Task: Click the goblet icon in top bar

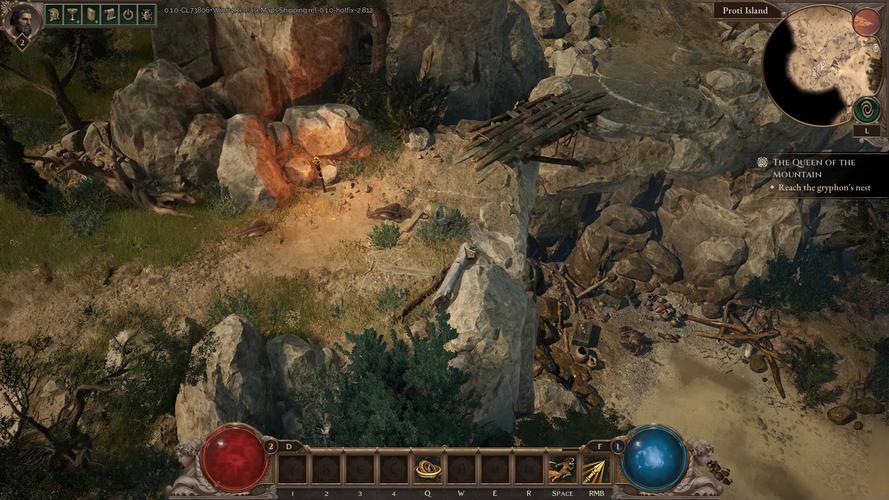Action: (x=72, y=15)
